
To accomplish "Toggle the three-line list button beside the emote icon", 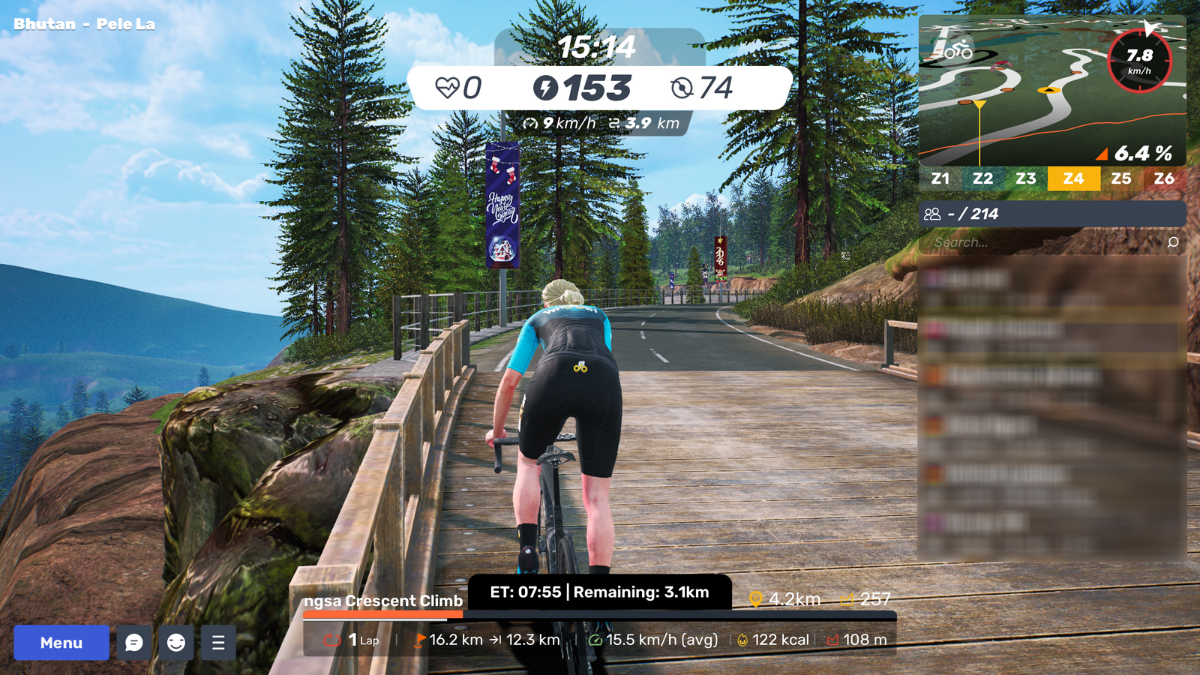I will pos(218,643).
